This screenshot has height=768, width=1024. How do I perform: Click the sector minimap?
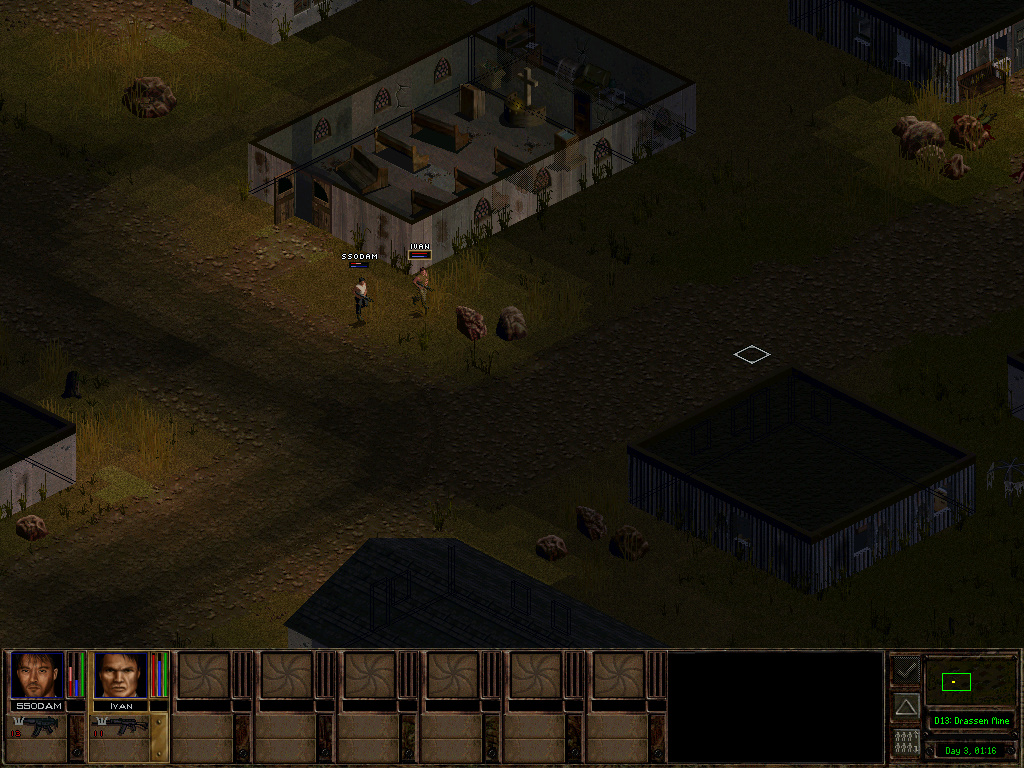(x=970, y=682)
